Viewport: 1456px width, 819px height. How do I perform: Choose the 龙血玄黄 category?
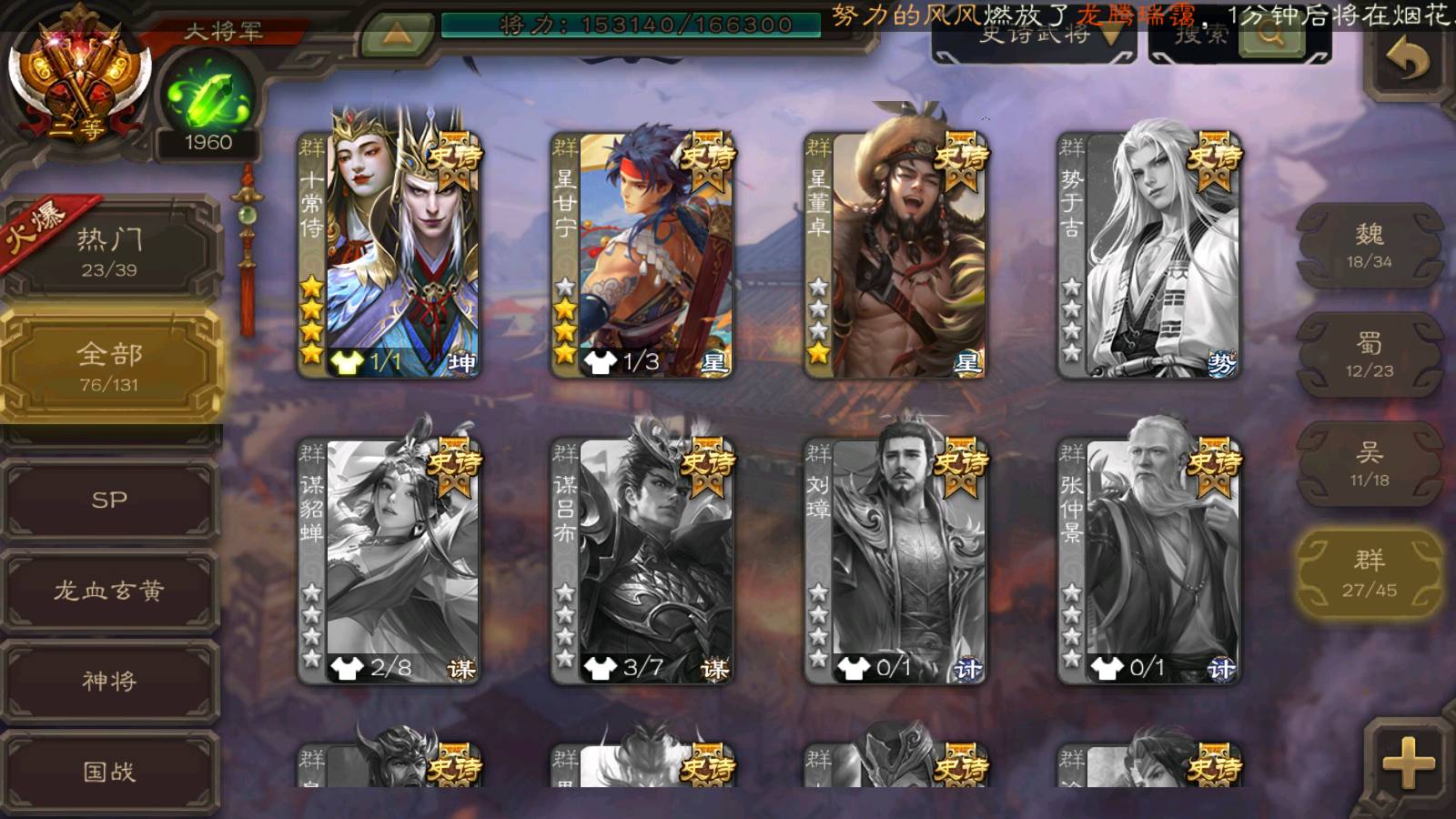pyautogui.click(x=109, y=590)
